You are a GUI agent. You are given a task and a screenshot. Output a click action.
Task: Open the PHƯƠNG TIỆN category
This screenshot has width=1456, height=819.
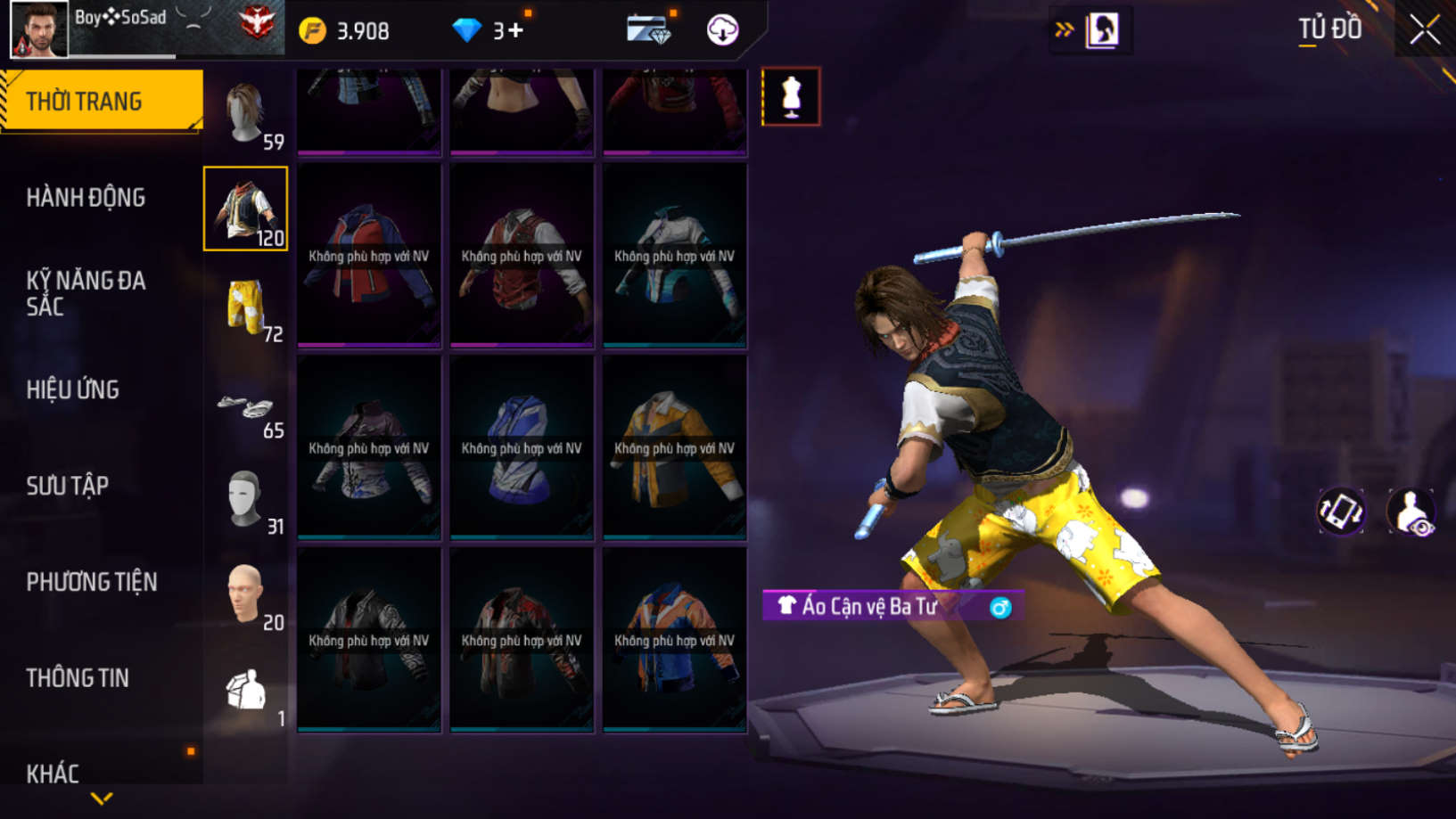(92, 582)
